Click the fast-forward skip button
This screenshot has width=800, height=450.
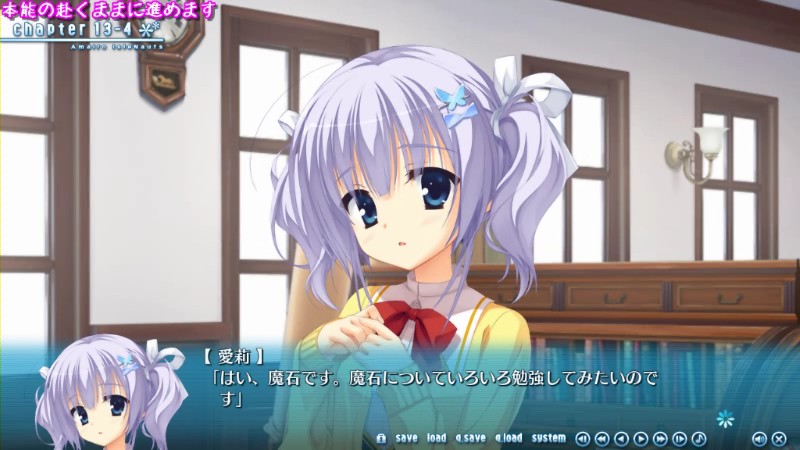[x=660, y=438]
